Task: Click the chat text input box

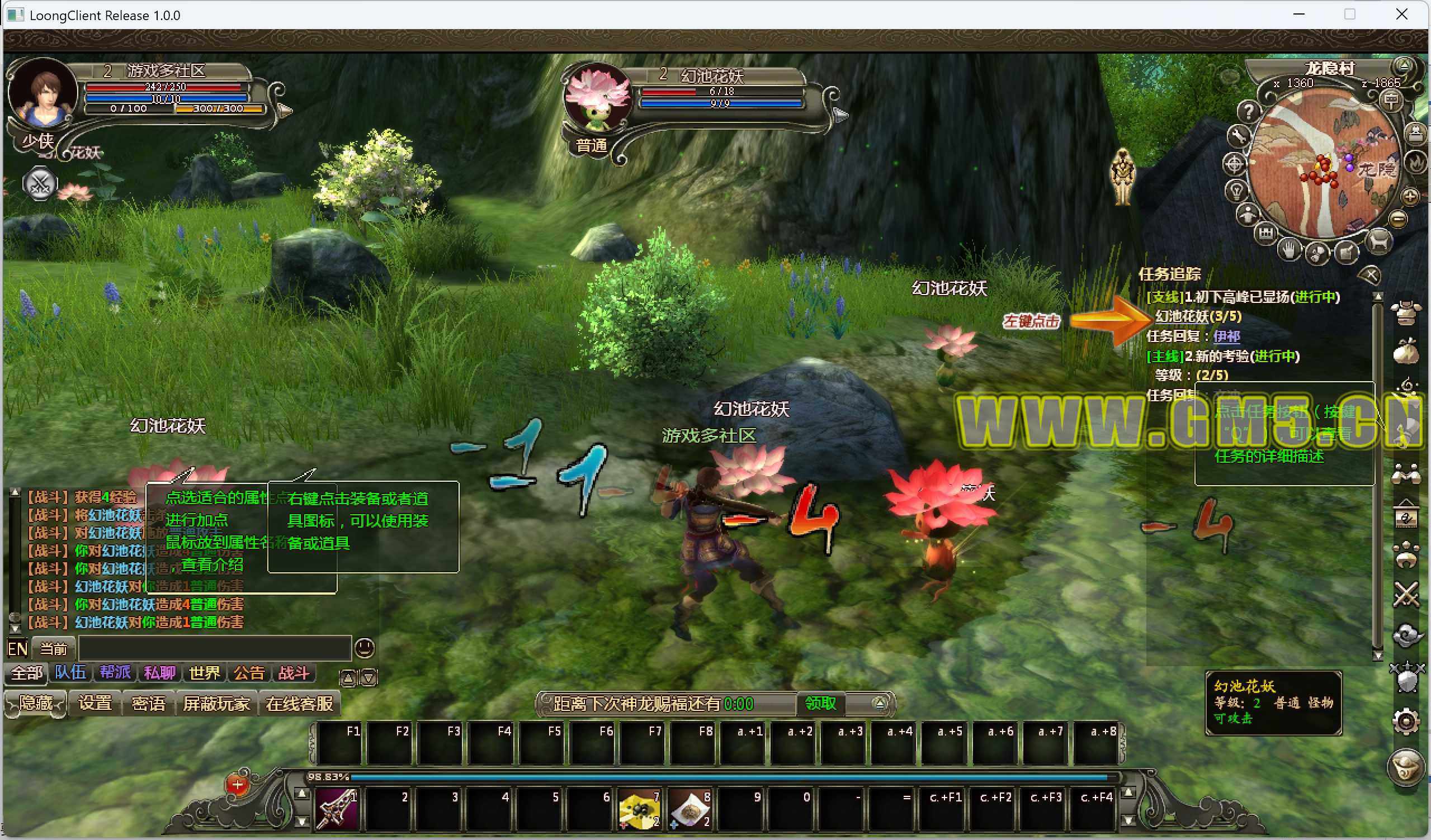Action: 215,648
